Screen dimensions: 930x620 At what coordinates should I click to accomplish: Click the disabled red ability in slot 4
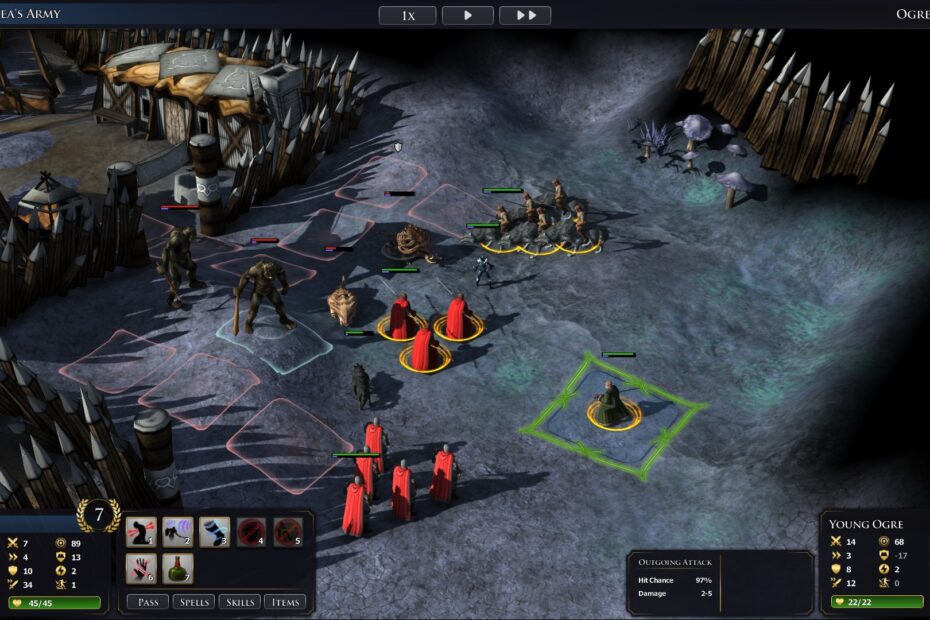pyautogui.click(x=252, y=532)
